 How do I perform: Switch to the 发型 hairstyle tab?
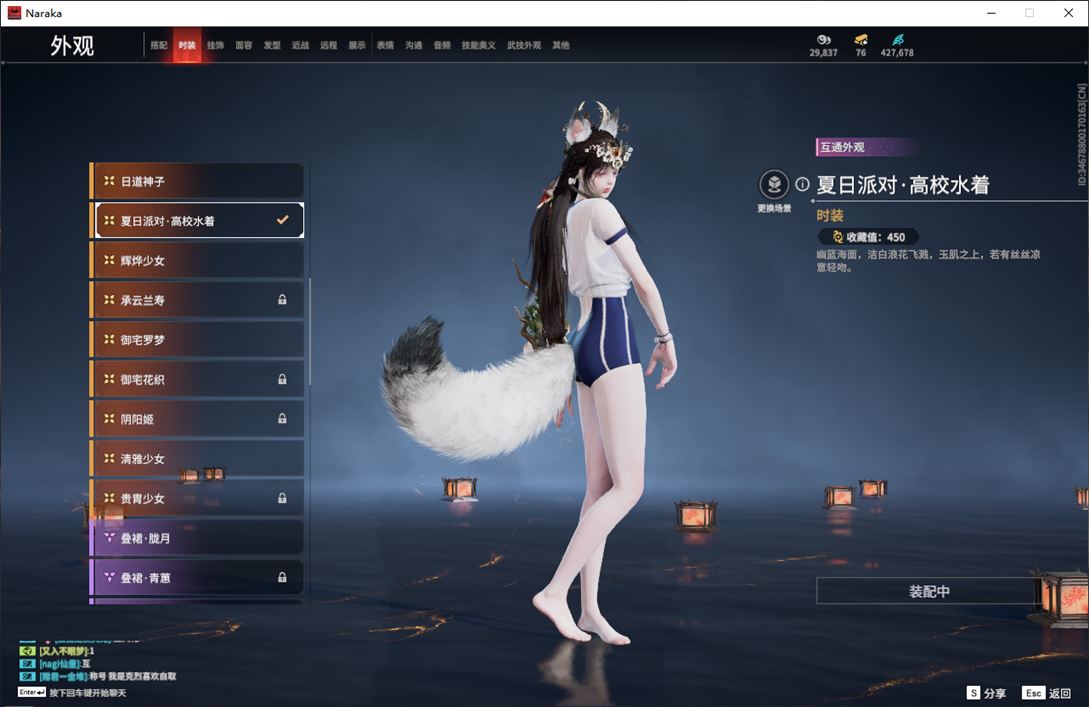point(272,46)
